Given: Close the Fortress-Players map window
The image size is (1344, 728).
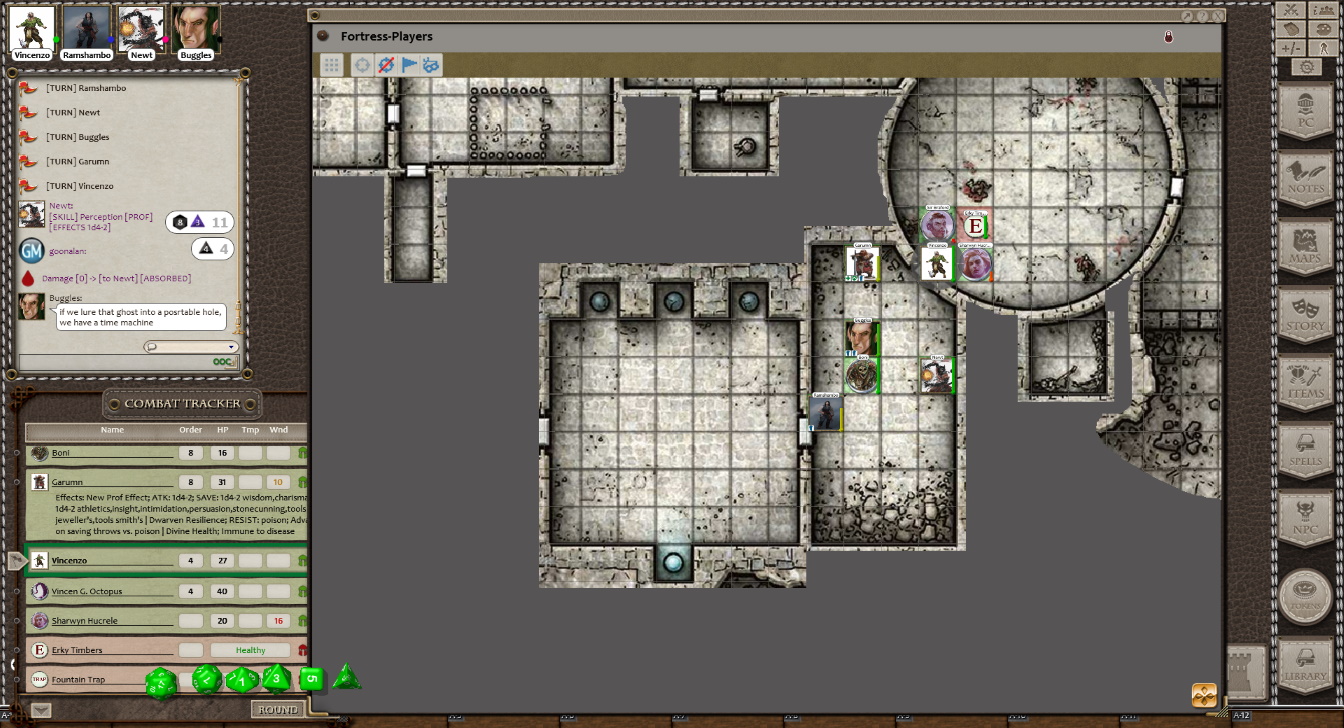Looking at the screenshot, I should pos(1218,16).
